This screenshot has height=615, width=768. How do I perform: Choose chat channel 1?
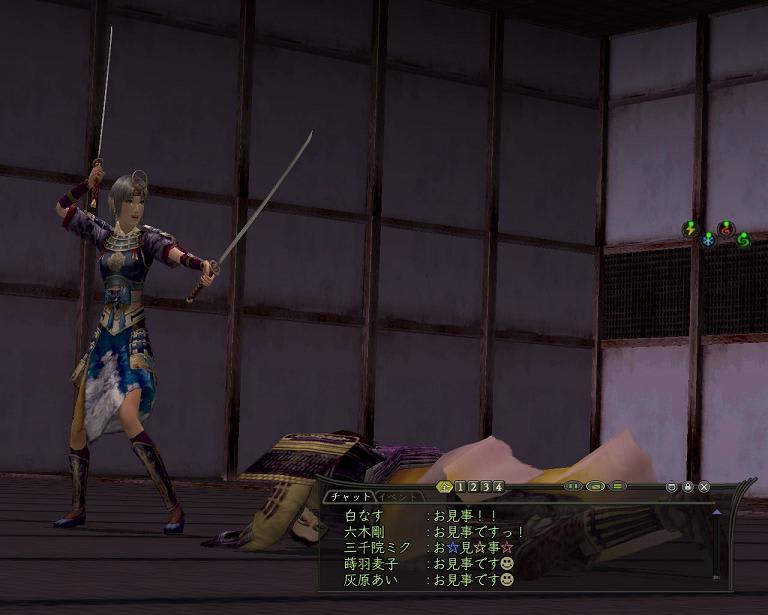[459, 487]
